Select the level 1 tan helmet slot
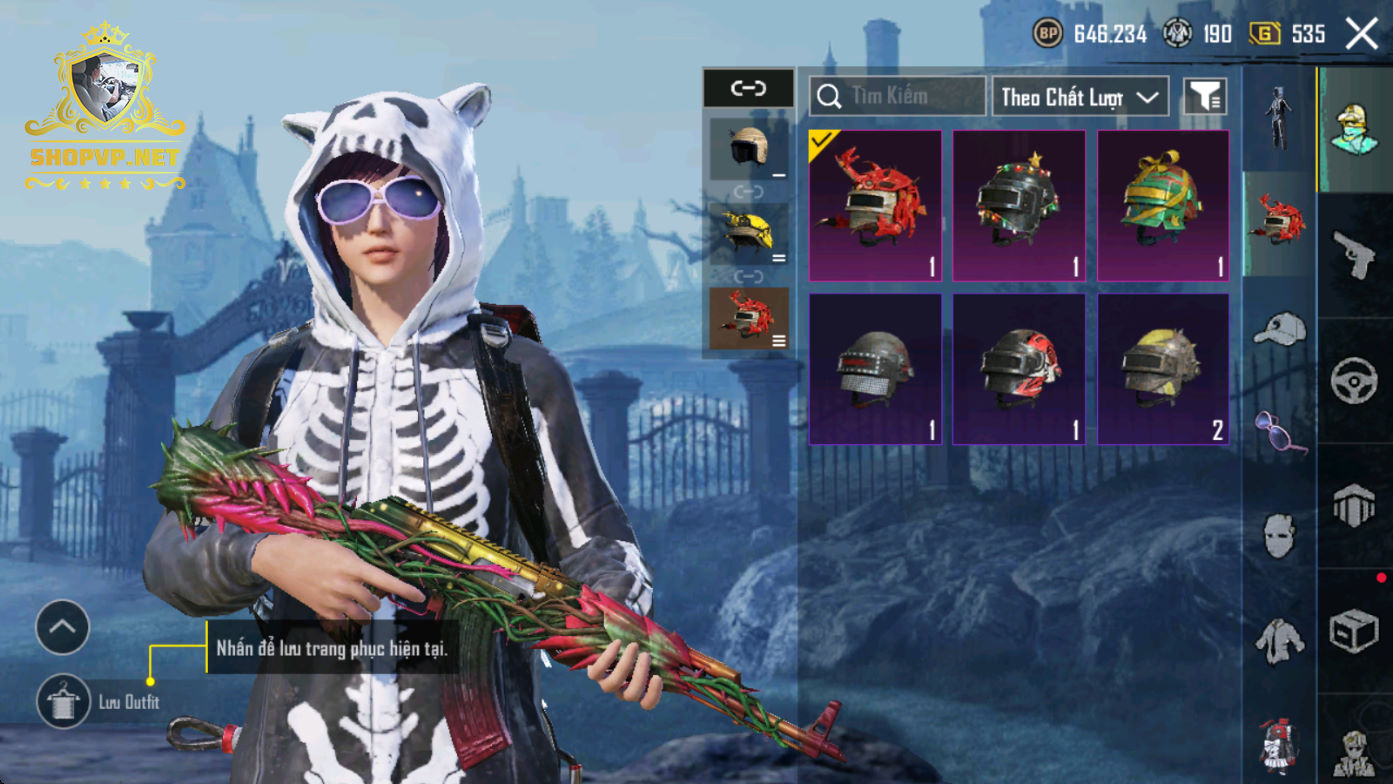 (x=749, y=149)
